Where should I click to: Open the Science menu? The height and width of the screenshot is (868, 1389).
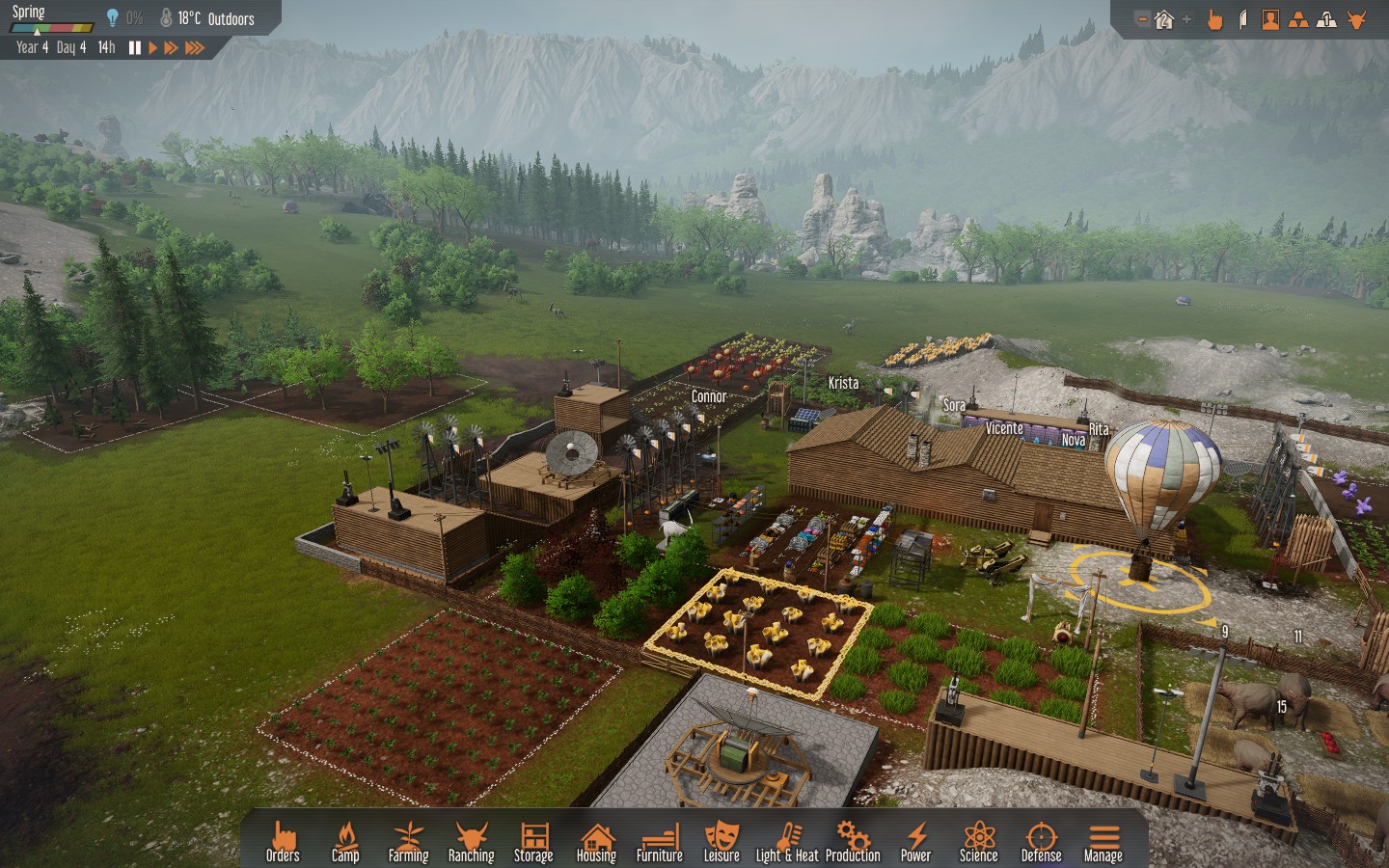(x=978, y=841)
